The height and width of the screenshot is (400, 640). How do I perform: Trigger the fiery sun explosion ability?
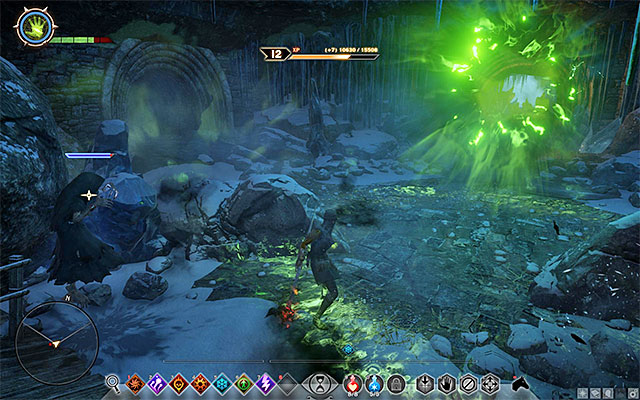coord(200,382)
